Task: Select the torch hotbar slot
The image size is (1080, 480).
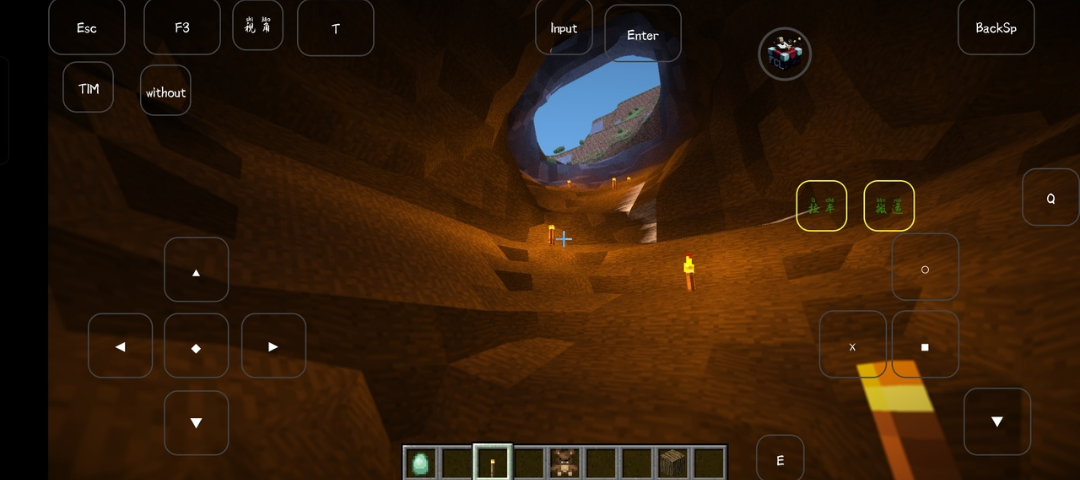Action: (x=492, y=463)
